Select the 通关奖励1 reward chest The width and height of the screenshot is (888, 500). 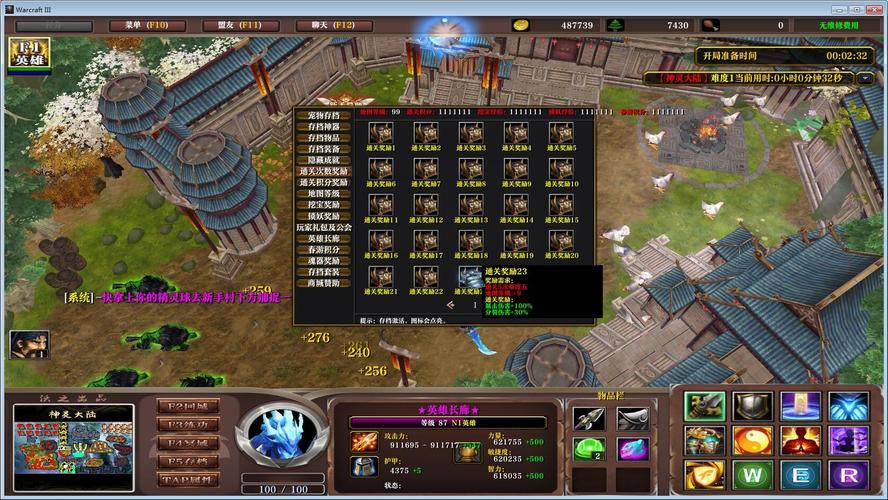(380, 133)
